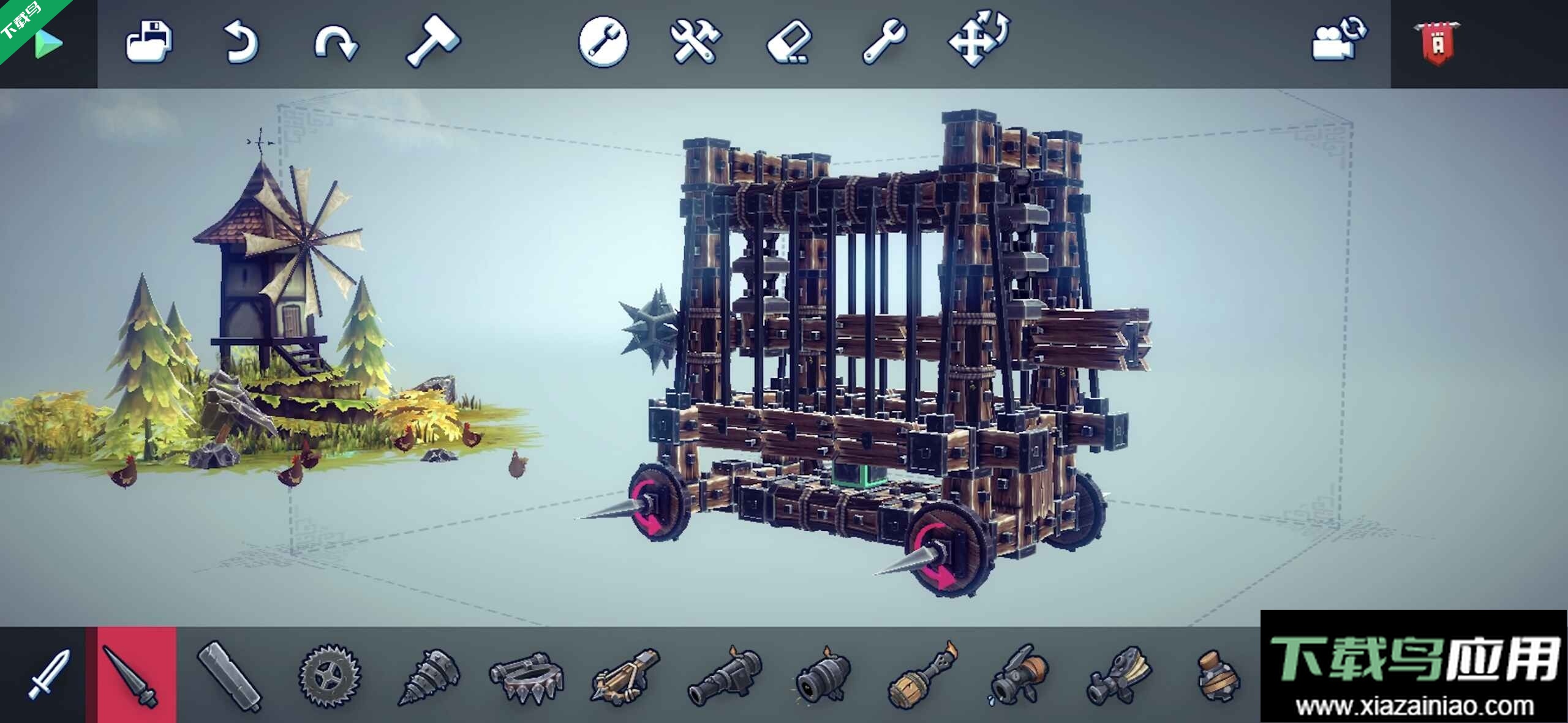Switch camera view with the camera icon
The width and height of the screenshot is (1568, 723).
pyautogui.click(x=1339, y=39)
